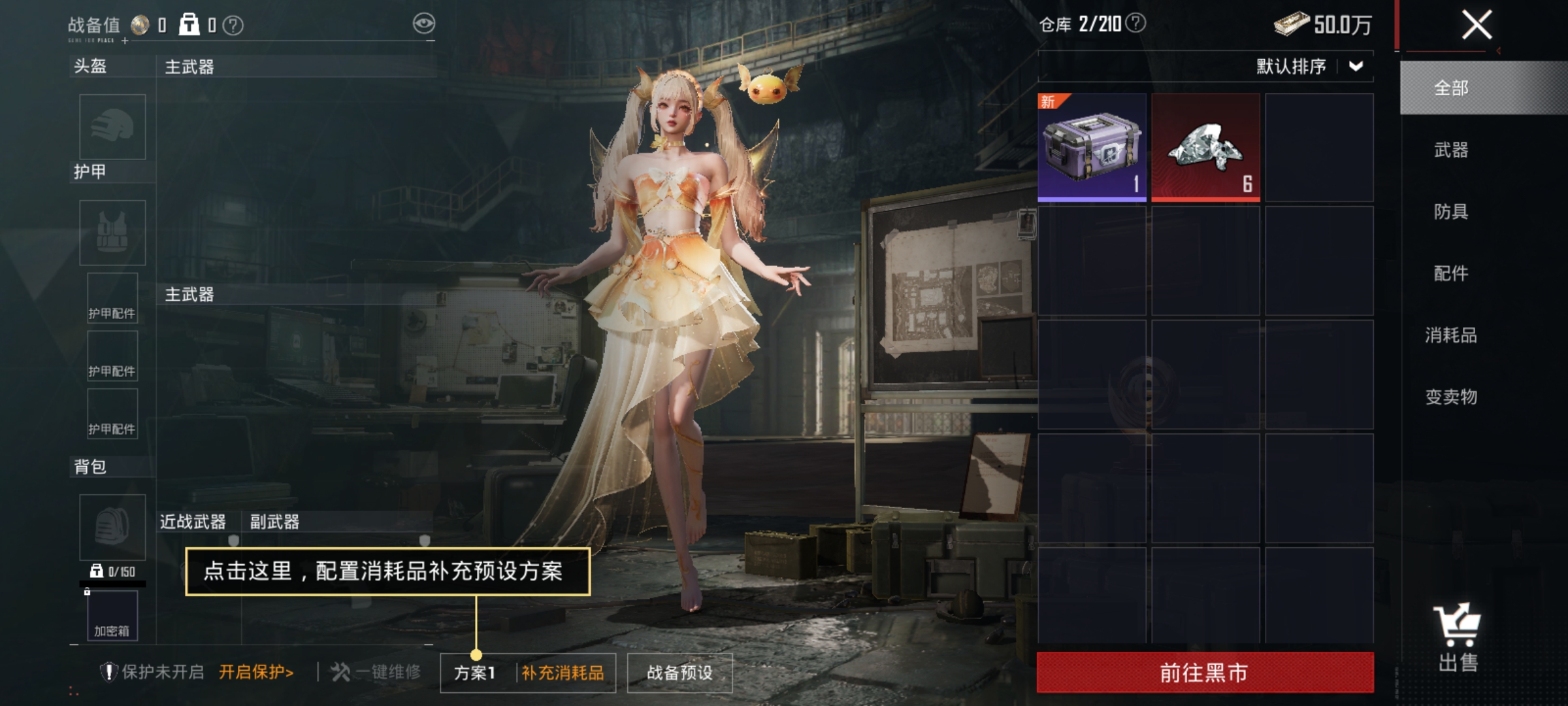
Task: Click the 背包 backpack slot icon
Action: click(x=112, y=528)
